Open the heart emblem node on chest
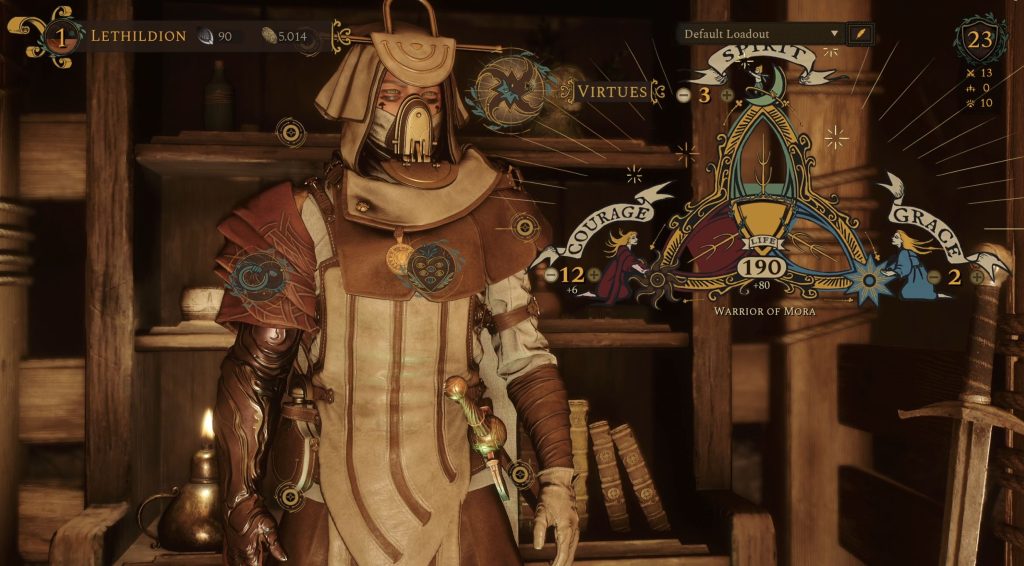This screenshot has height=566, width=1024. click(433, 266)
